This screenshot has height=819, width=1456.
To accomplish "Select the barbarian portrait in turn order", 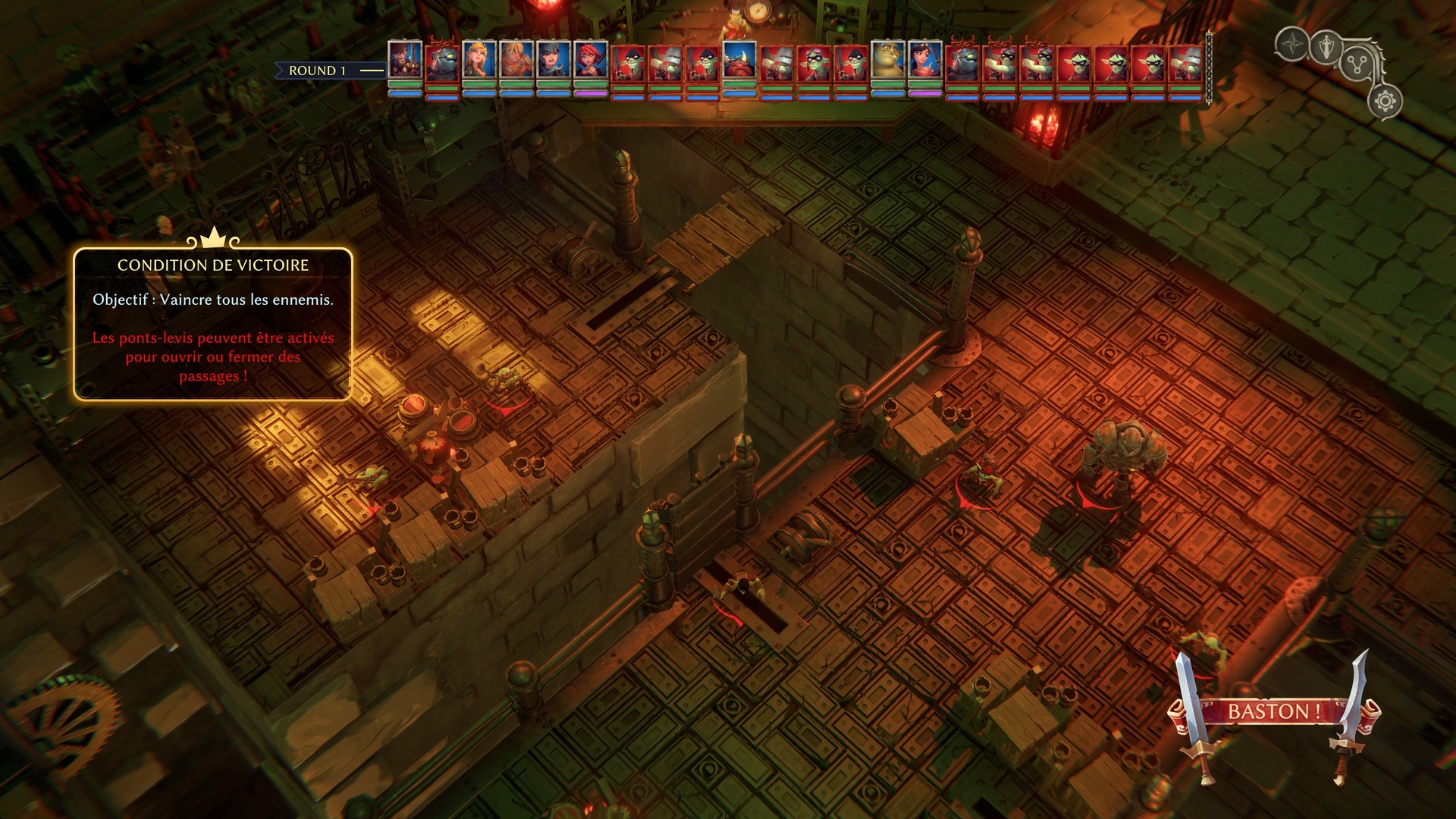I will pyautogui.click(x=516, y=60).
